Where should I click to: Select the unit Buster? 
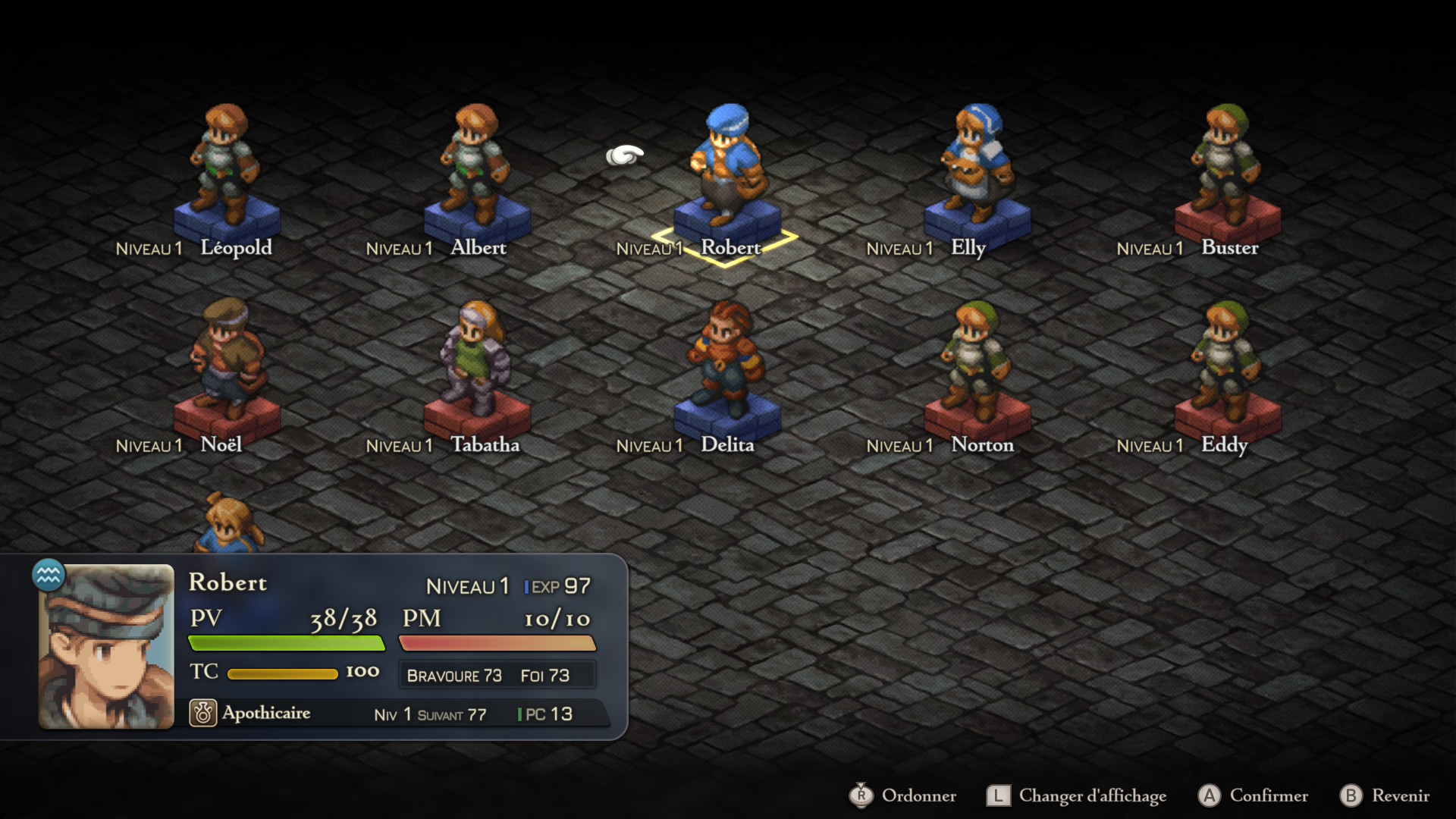pos(1226,171)
